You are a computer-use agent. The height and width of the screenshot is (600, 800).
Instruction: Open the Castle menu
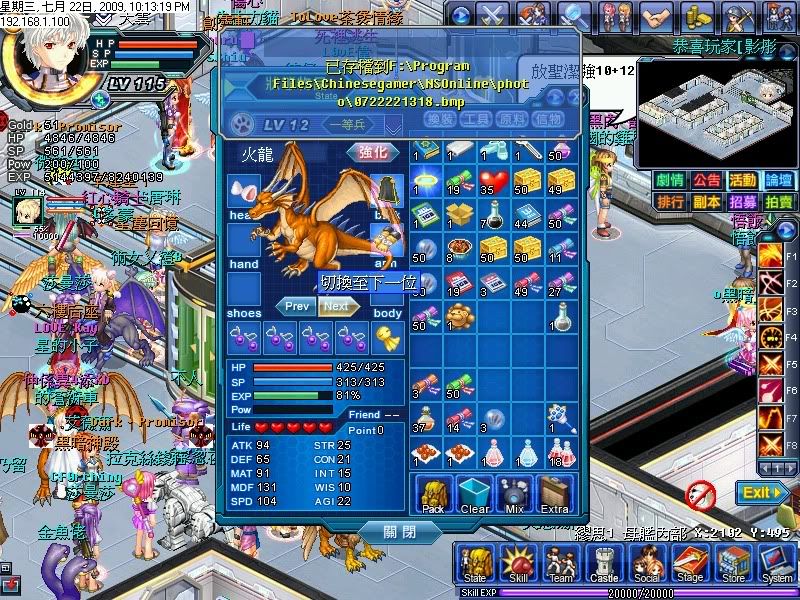pos(604,565)
